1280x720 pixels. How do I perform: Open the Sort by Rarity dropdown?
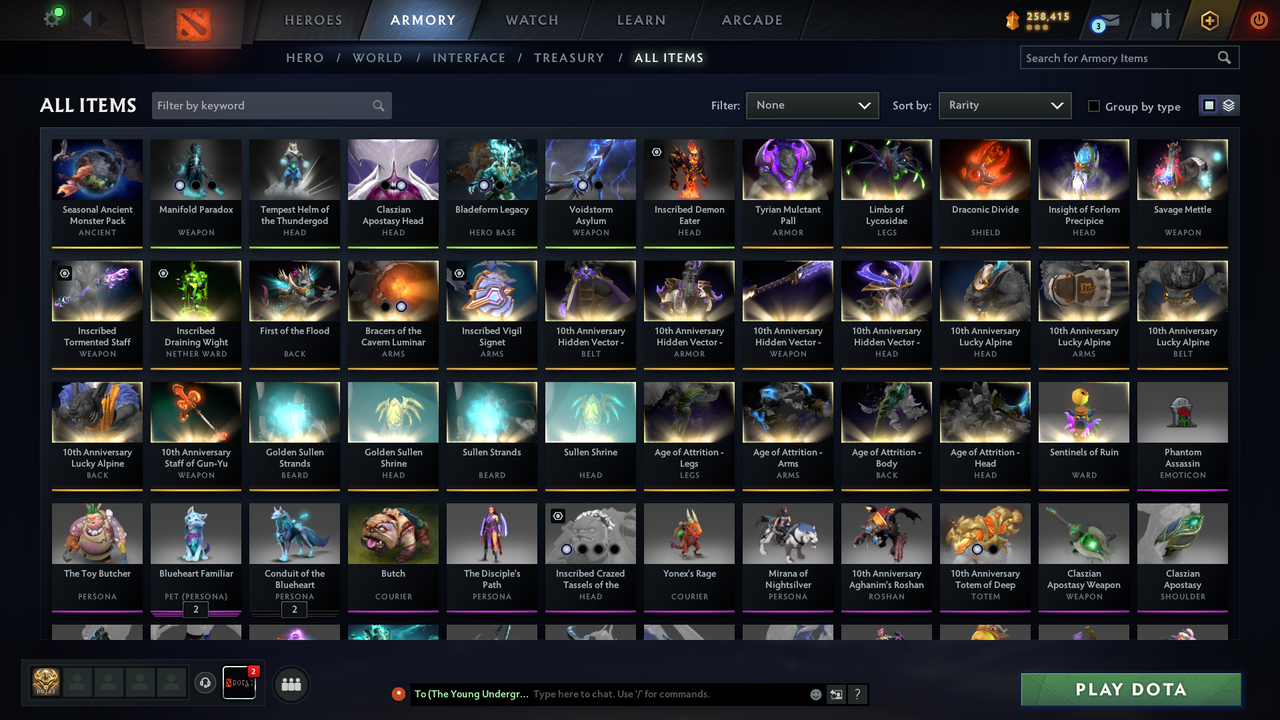click(1005, 105)
